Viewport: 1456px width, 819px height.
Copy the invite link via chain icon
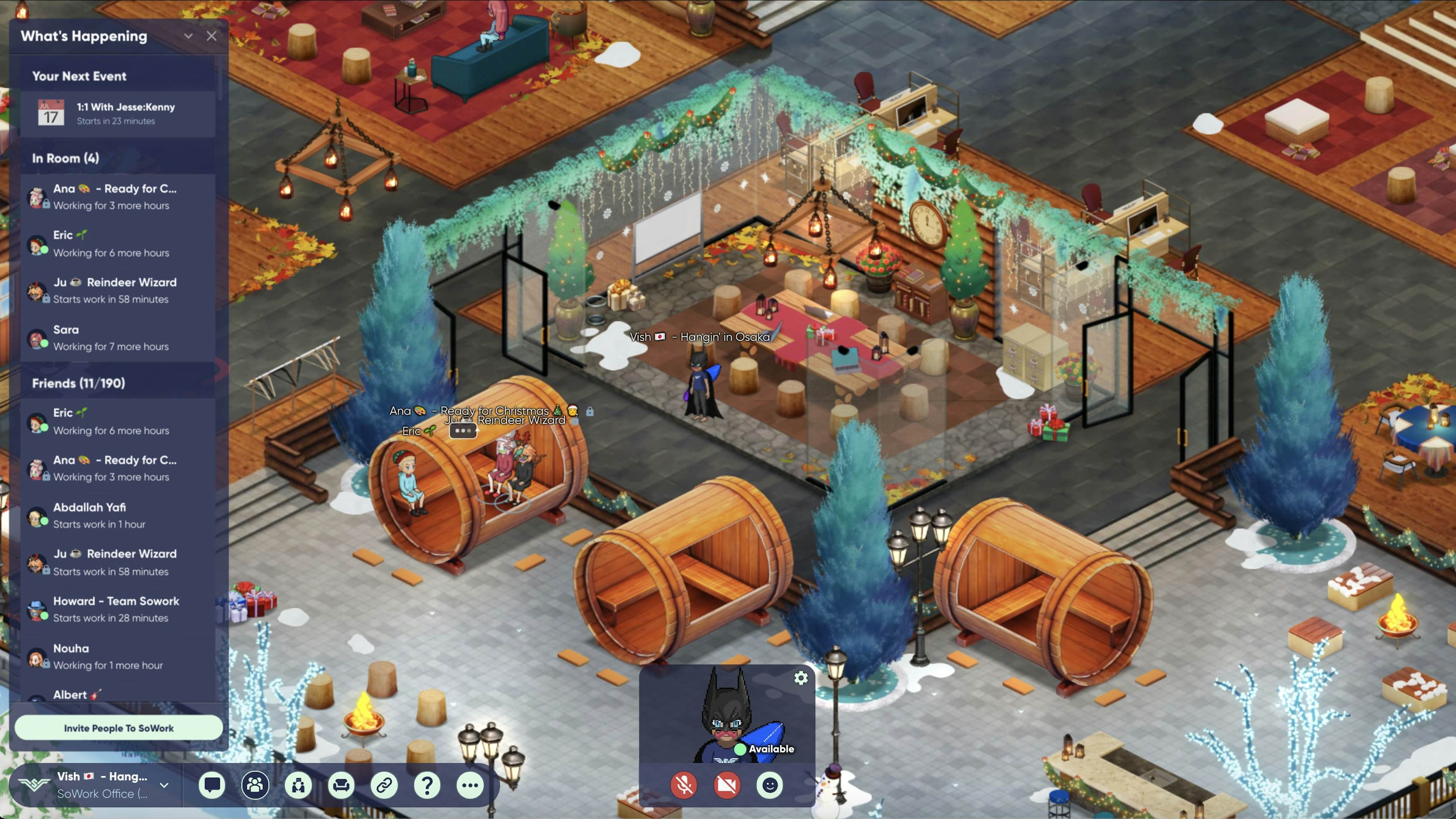coord(384,785)
